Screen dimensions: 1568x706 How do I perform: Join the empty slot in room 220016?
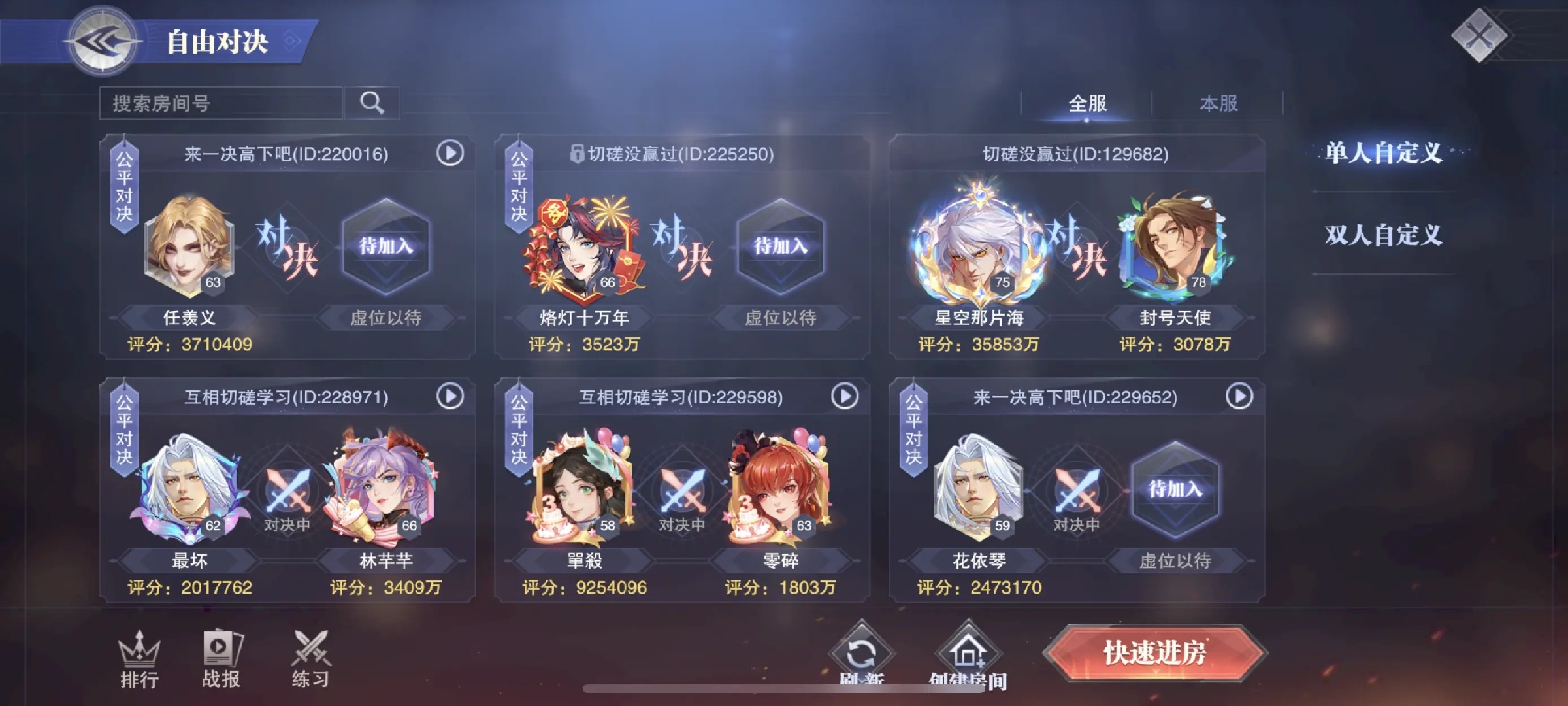coord(385,247)
